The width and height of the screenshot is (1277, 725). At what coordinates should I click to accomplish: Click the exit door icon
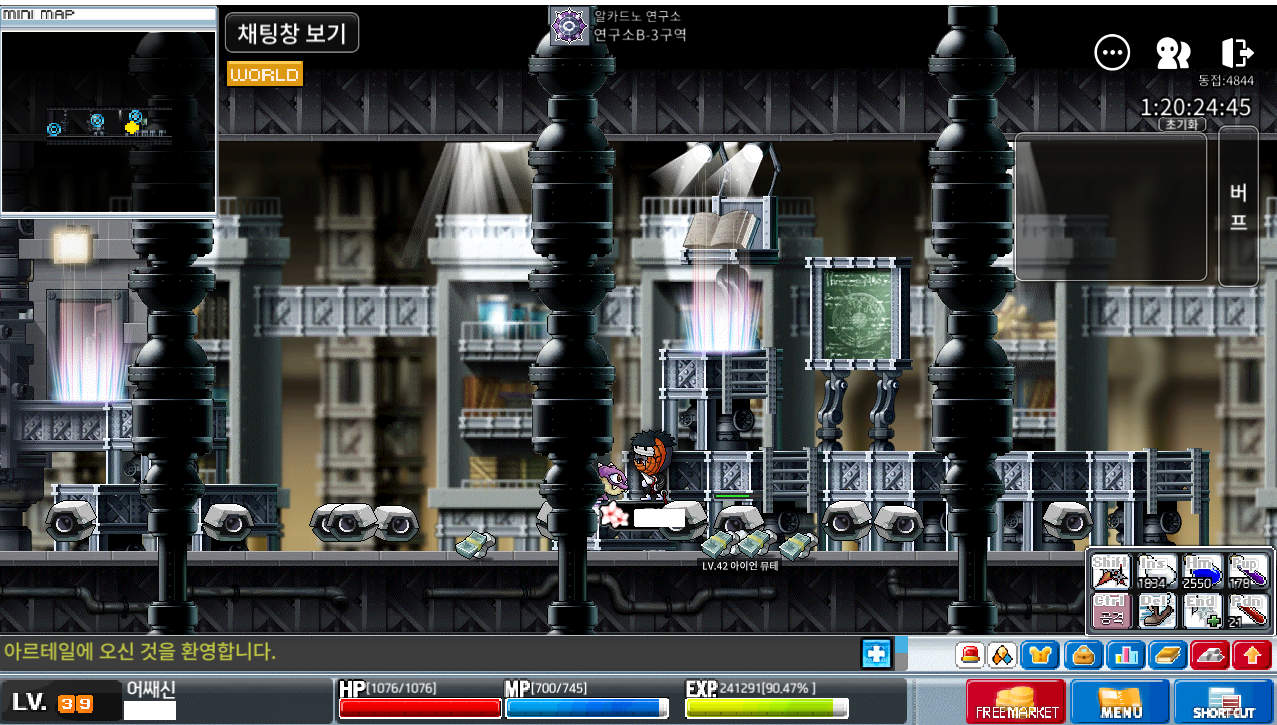tap(1237, 53)
